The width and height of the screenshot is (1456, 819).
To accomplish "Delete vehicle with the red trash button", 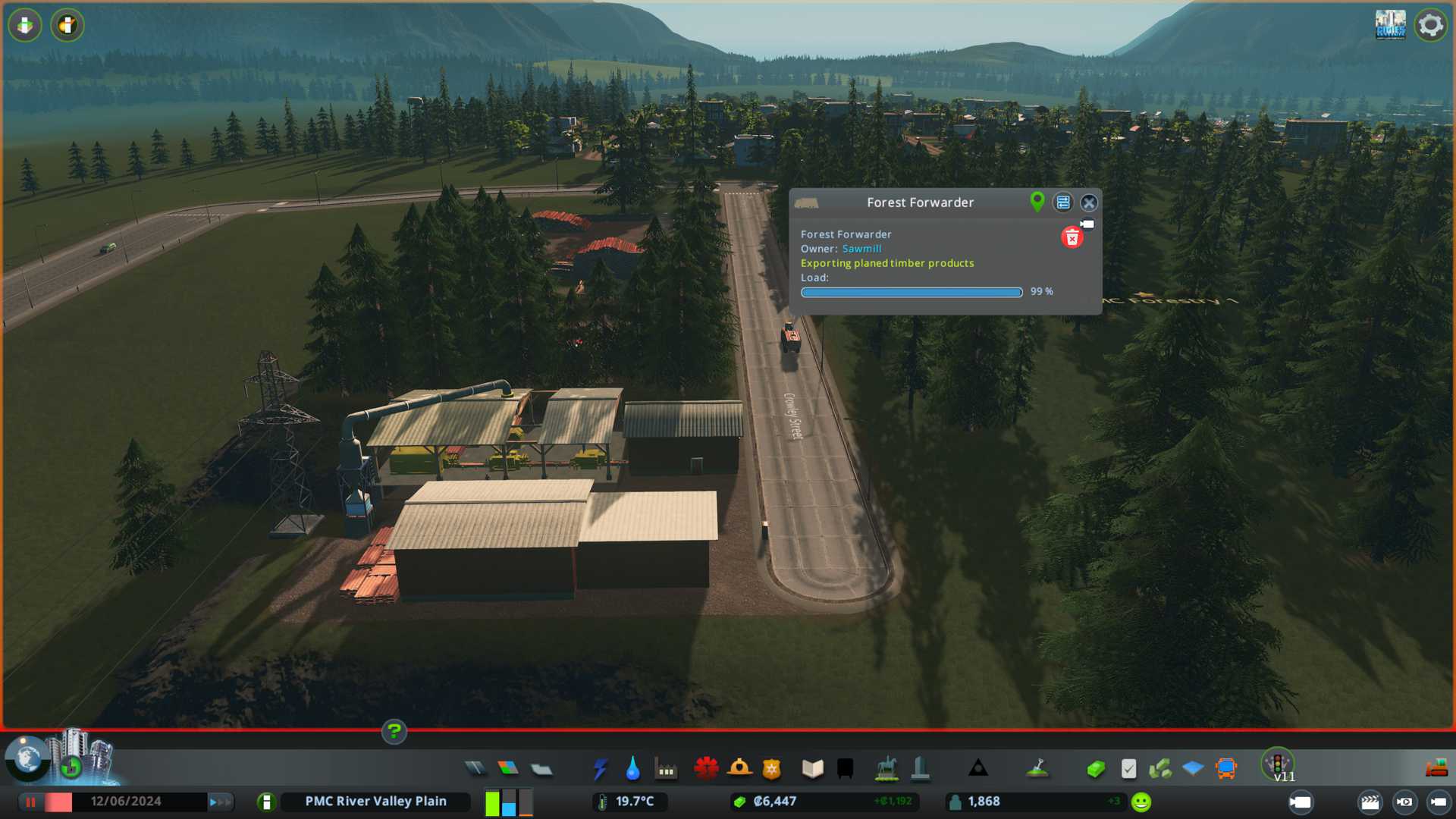I will click(1072, 238).
